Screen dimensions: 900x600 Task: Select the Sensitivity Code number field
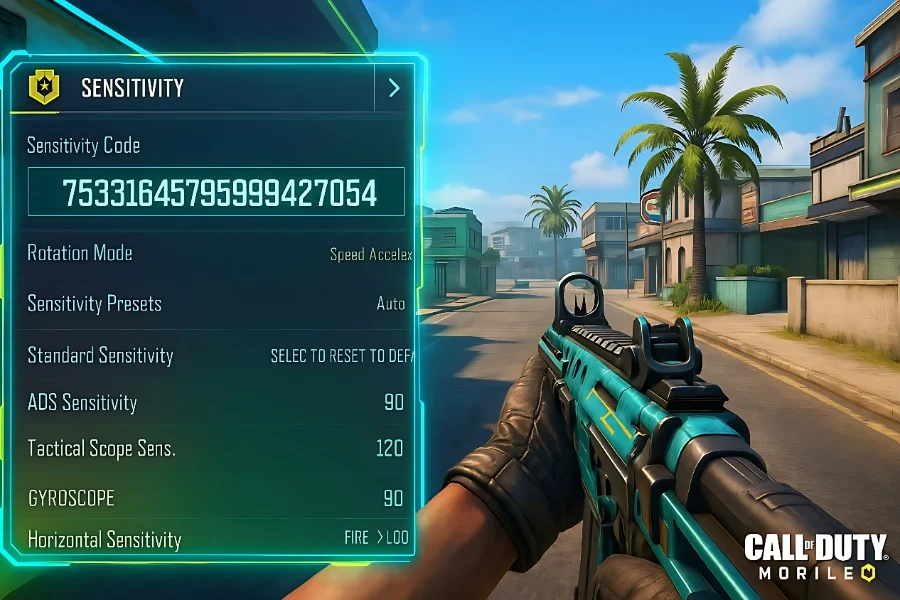[x=217, y=192]
